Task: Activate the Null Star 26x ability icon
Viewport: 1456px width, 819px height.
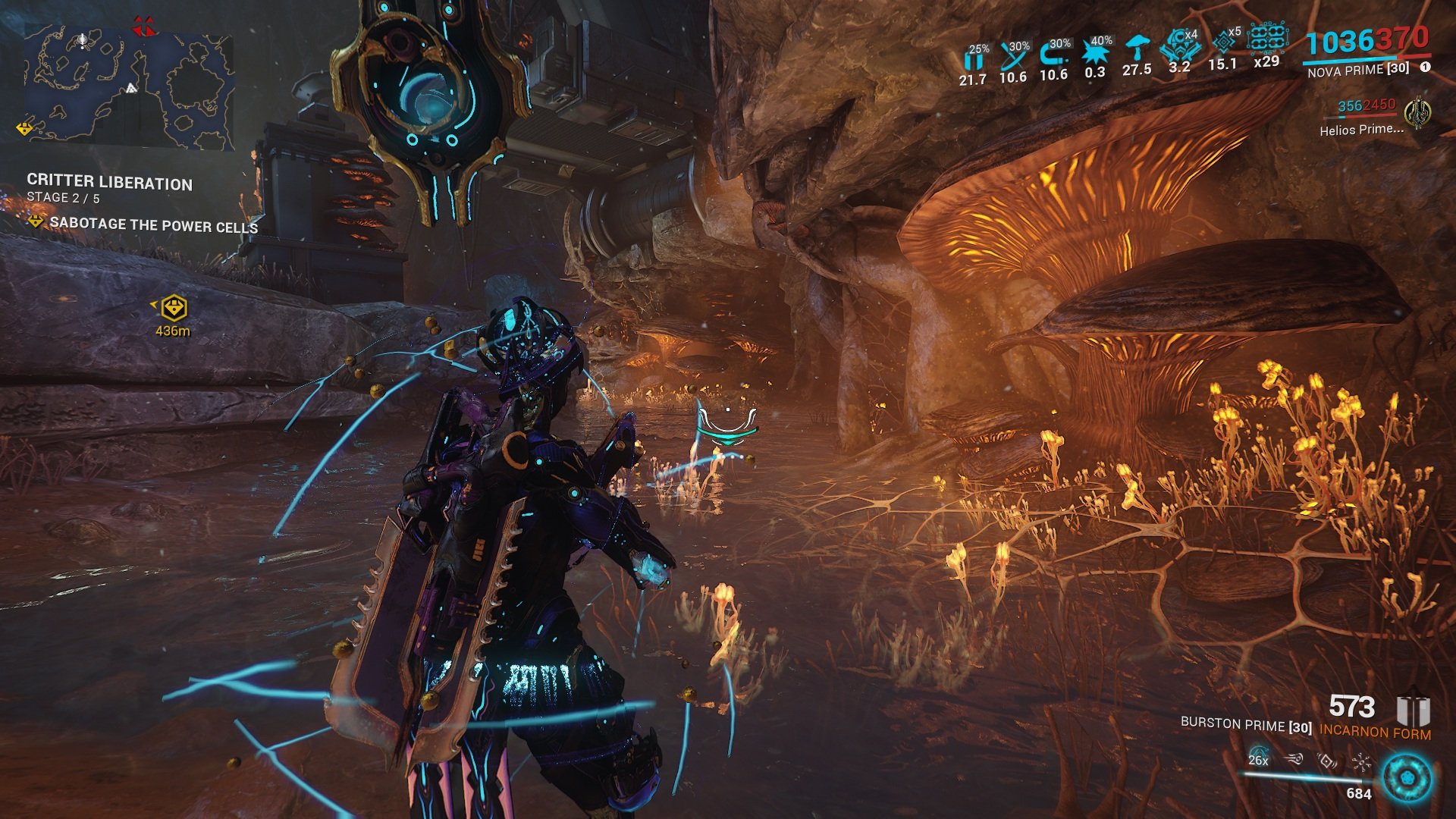Action: pyautogui.click(x=1258, y=757)
